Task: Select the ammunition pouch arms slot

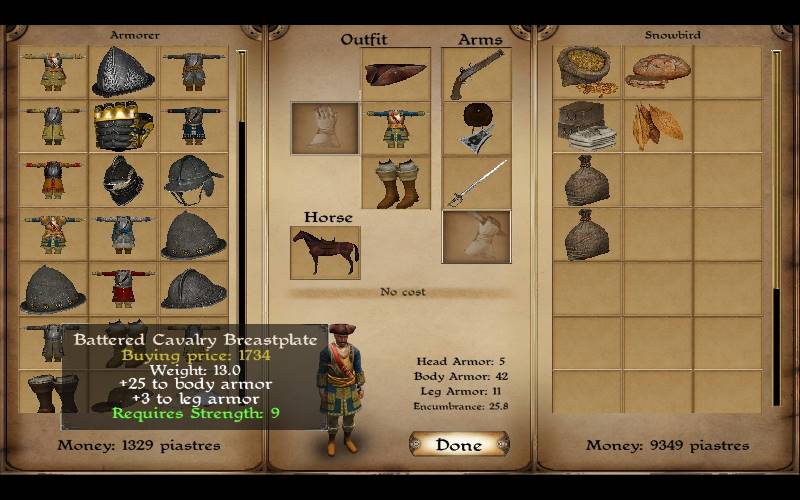Action: point(476,128)
